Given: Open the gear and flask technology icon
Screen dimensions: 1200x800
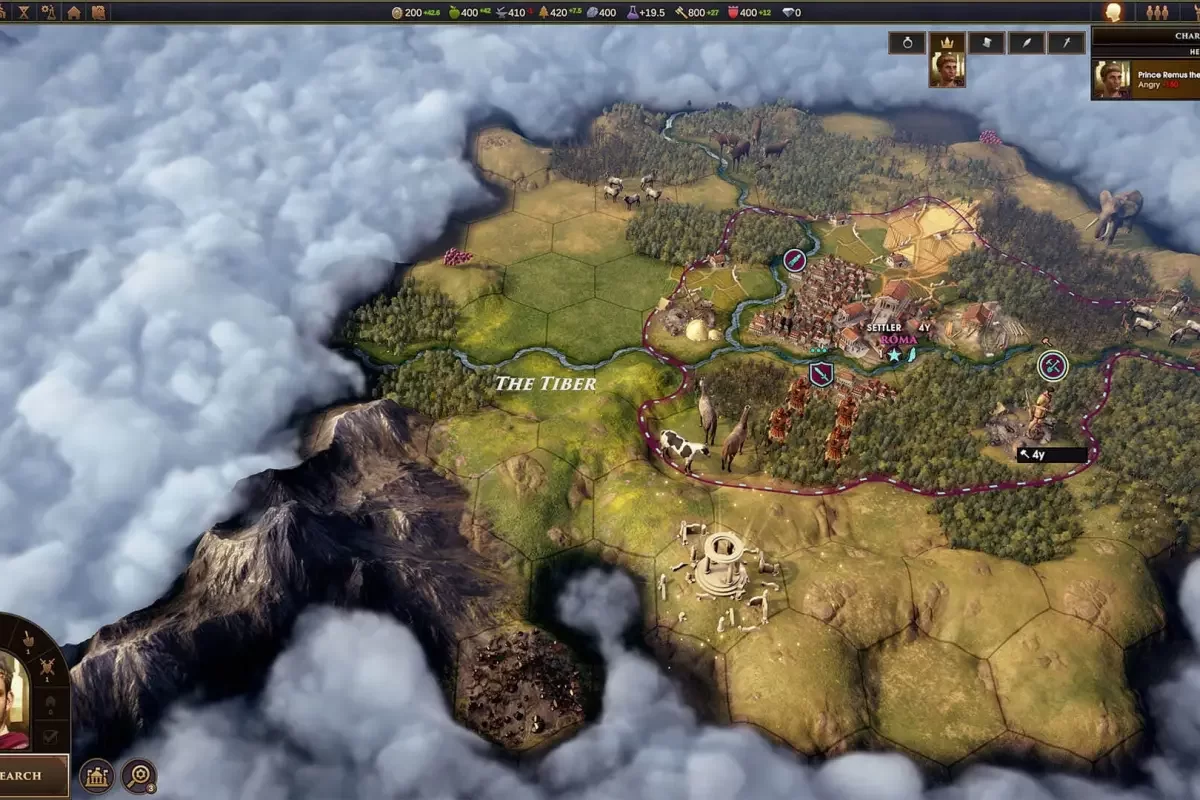Looking at the screenshot, I should [x=48, y=12].
